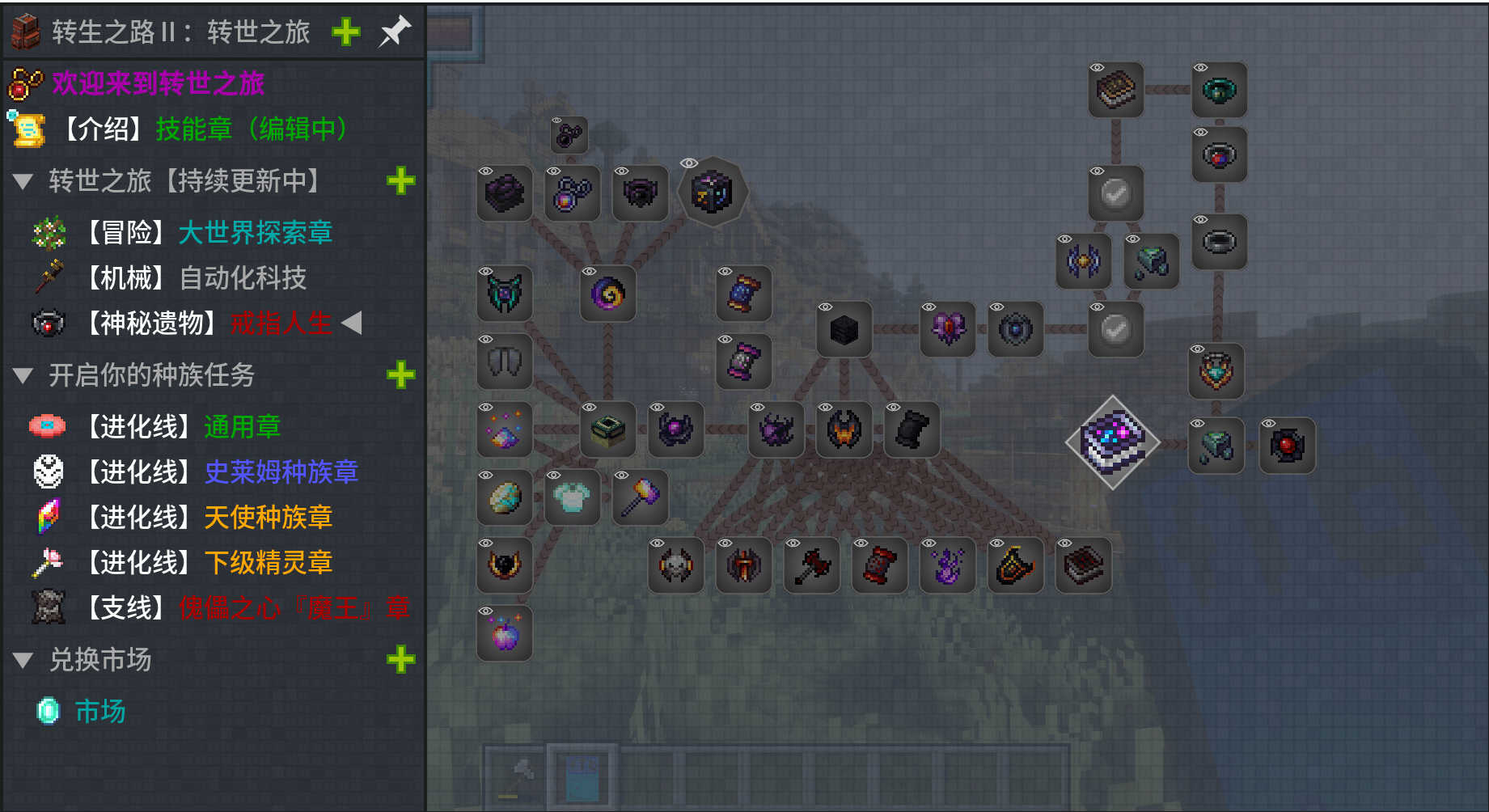Pin the quest chapter panel

pyautogui.click(x=396, y=32)
